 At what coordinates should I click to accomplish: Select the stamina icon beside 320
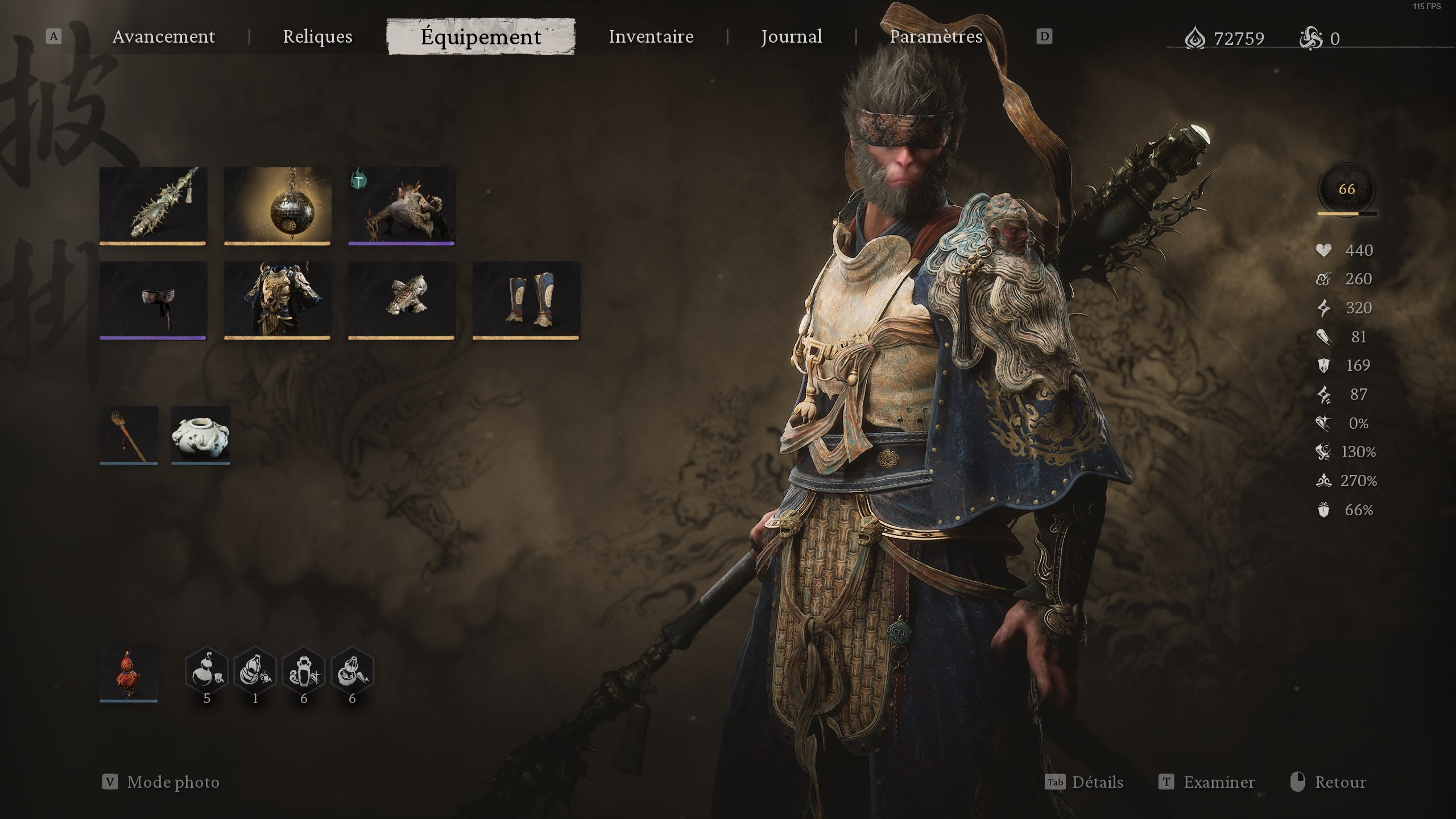(x=1325, y=308)
